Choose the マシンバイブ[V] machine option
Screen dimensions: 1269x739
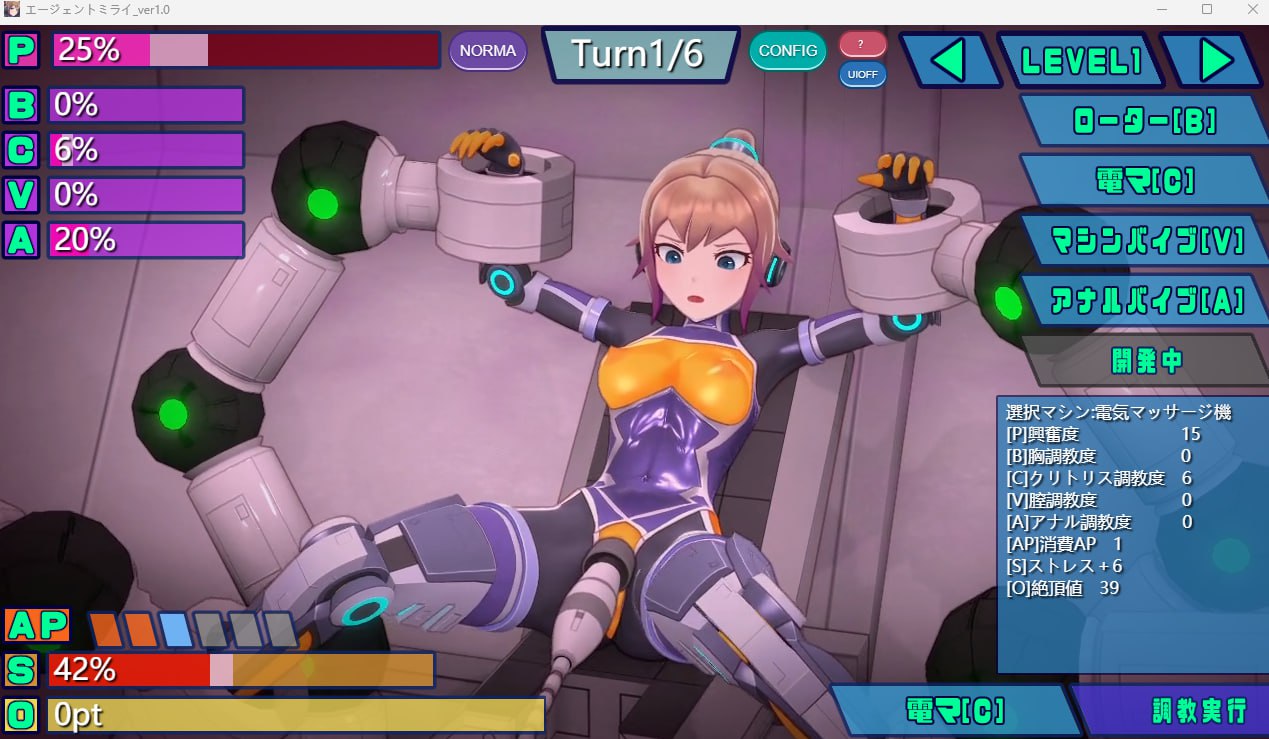click(x=1144, y=240)
